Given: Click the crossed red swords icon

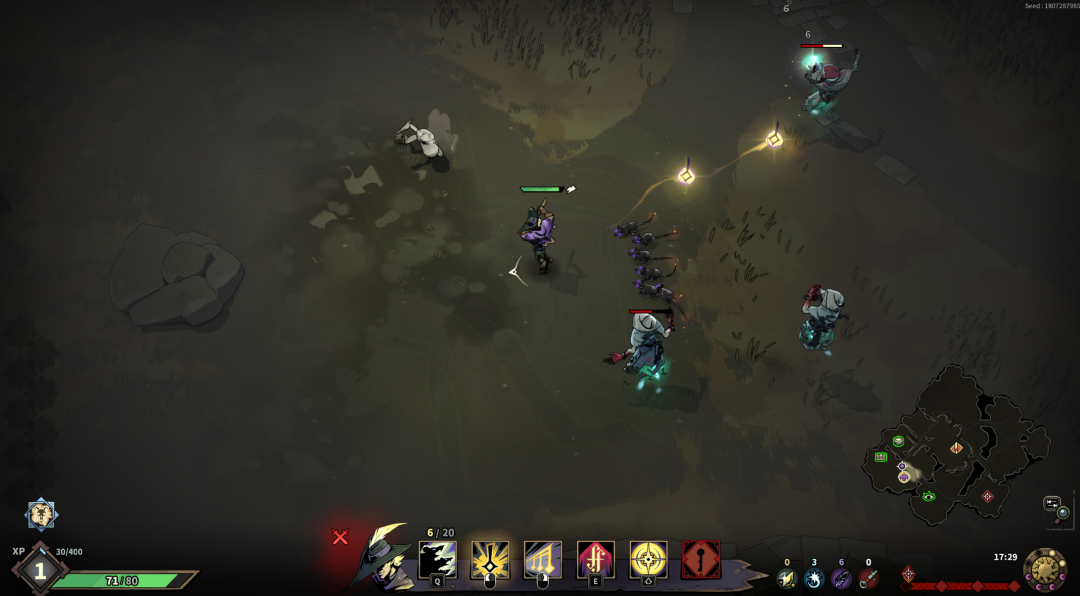Looking at the screenshot, I should pos(340,537).
